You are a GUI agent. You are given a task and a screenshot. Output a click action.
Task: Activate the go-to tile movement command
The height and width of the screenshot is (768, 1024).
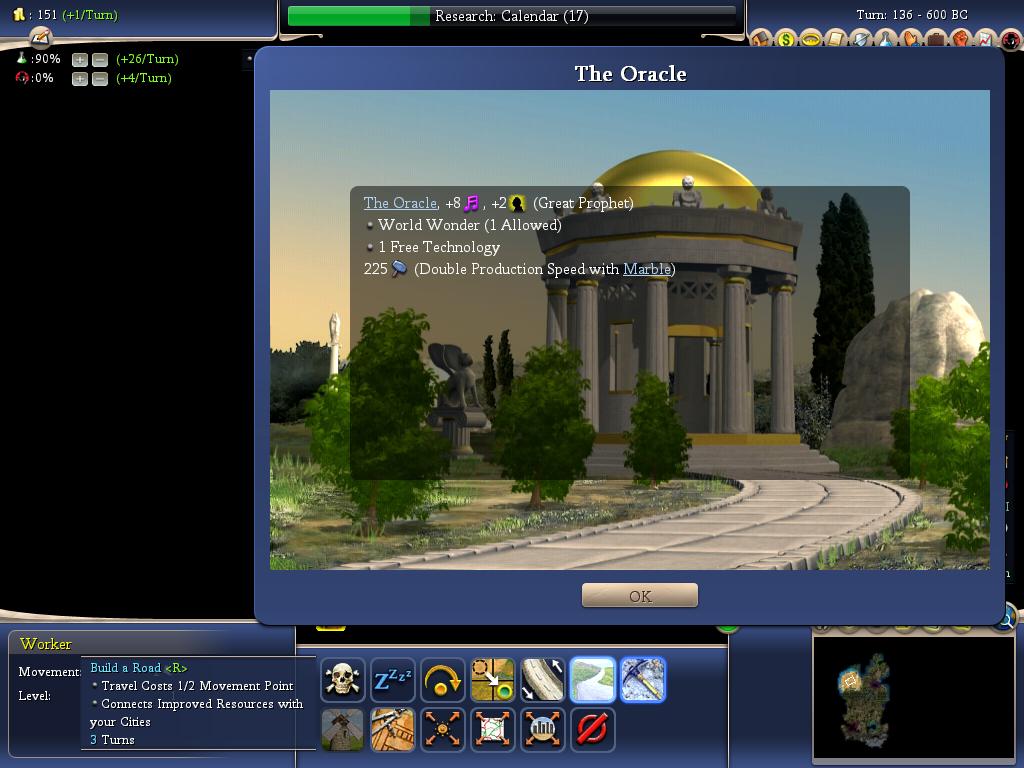(493, 680)
